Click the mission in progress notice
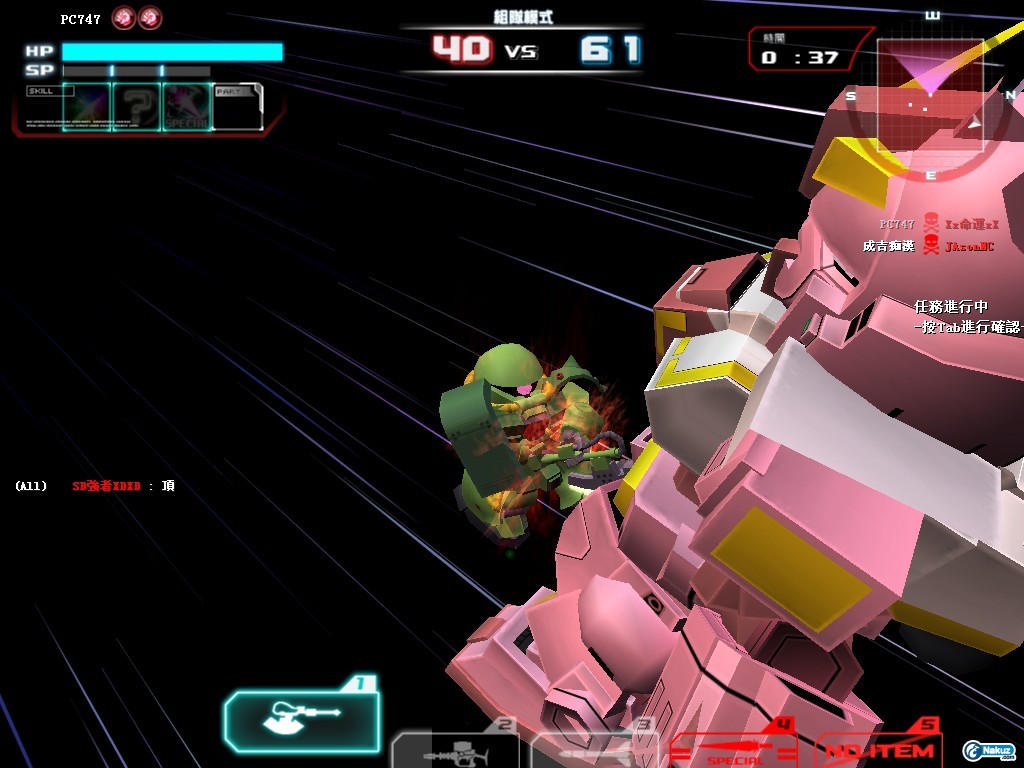This screenshot has height=768, width=1024. [965, 316]
